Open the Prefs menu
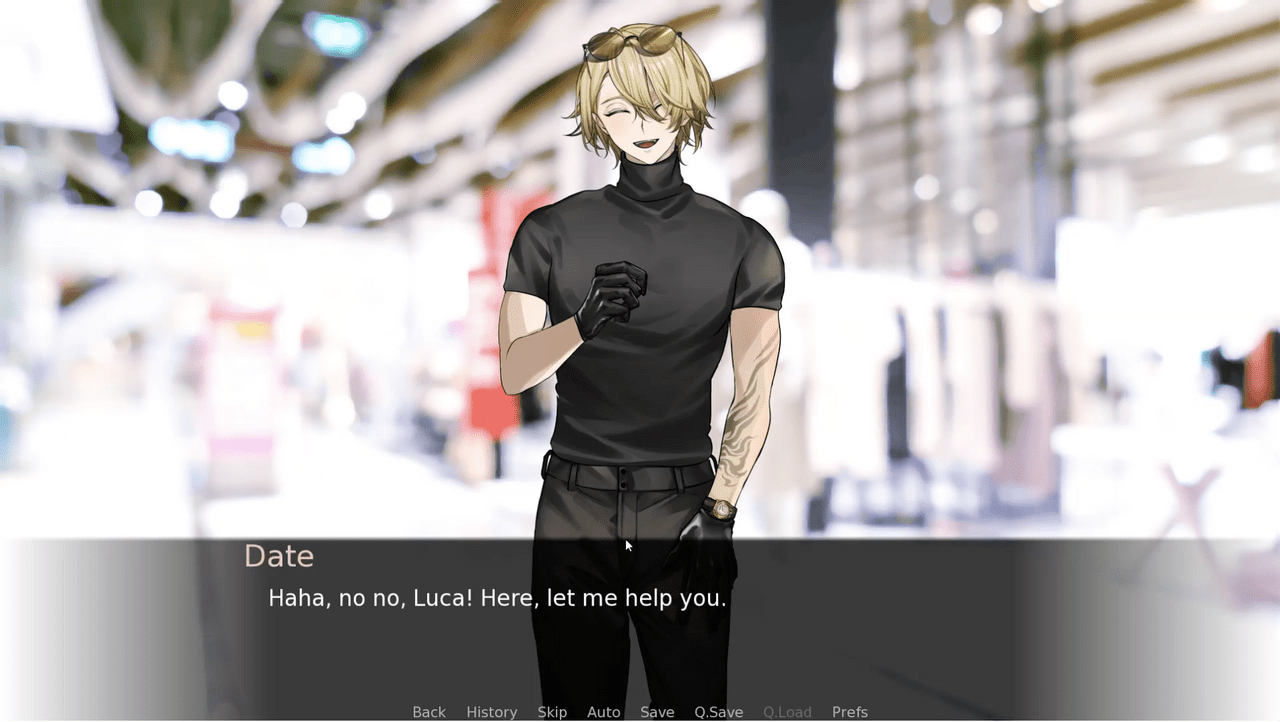 (849, 712)
